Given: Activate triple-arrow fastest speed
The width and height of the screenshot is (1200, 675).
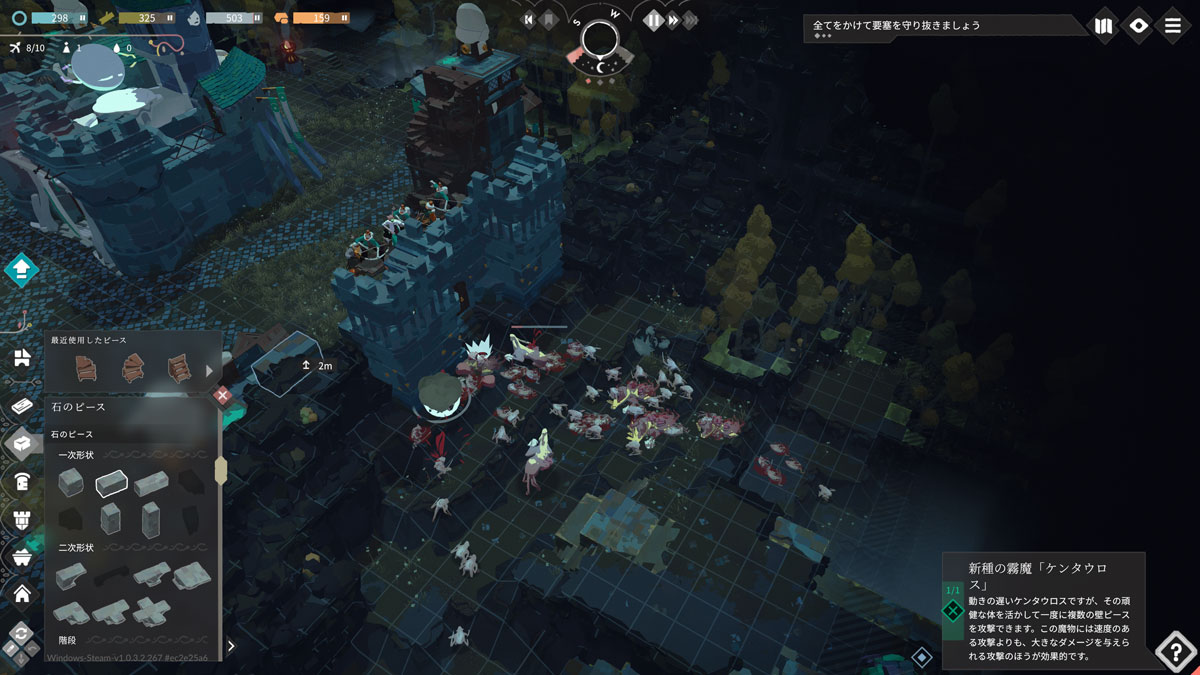Looking at the screenshot, I should pos(690,20).
